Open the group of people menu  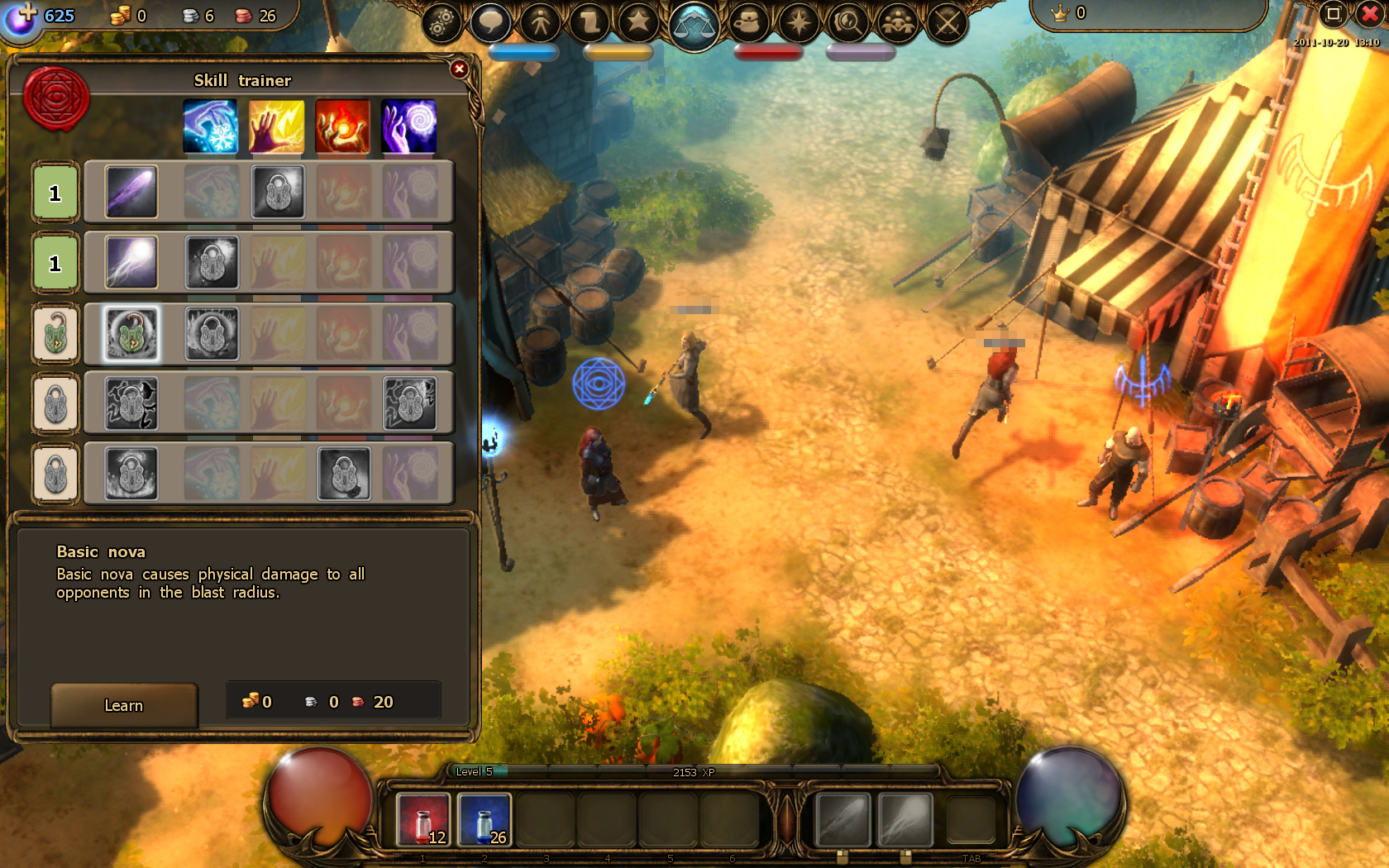coord(897,22)
